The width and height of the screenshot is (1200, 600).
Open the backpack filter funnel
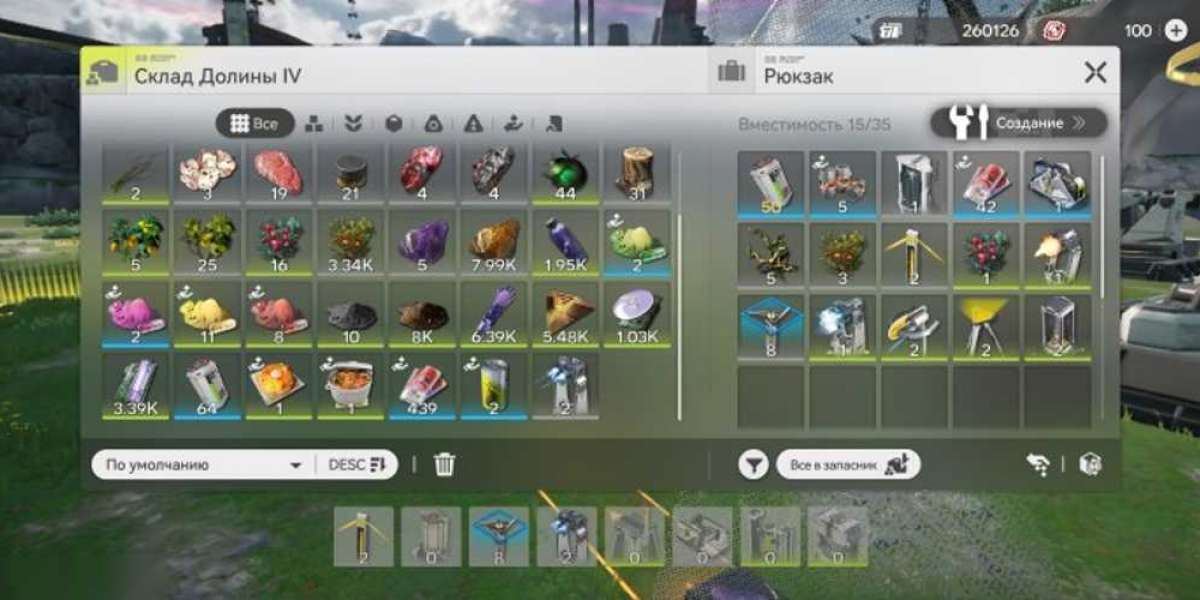[x=753, y=464]
